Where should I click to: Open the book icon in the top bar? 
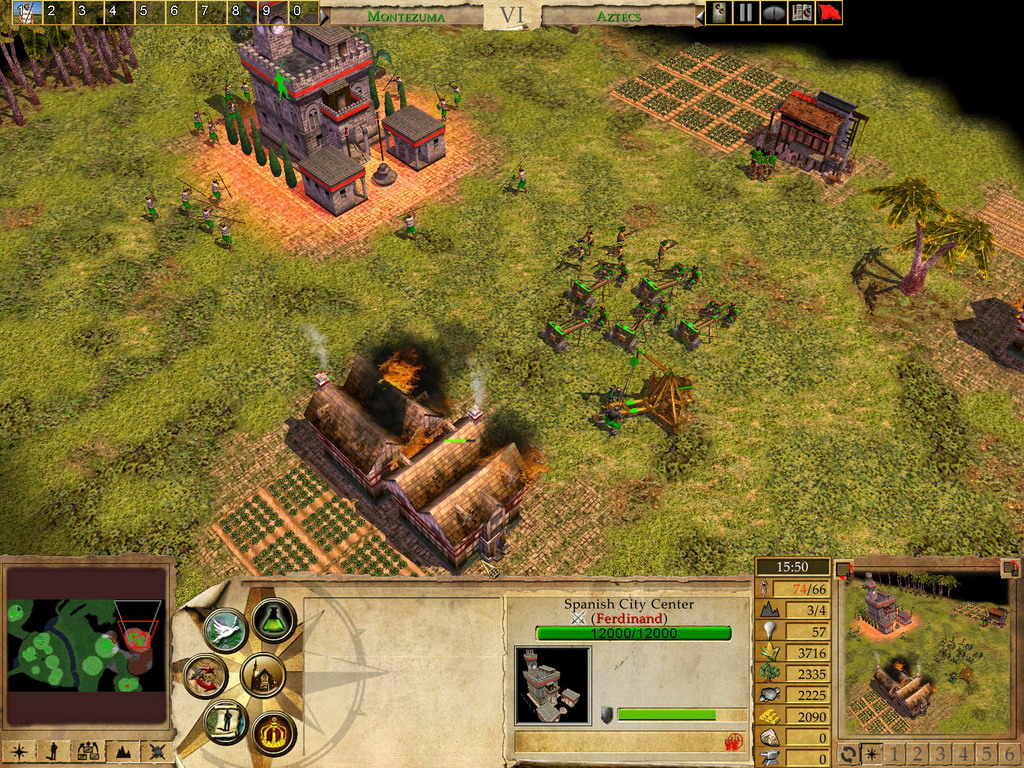click(x=801, y=13)
